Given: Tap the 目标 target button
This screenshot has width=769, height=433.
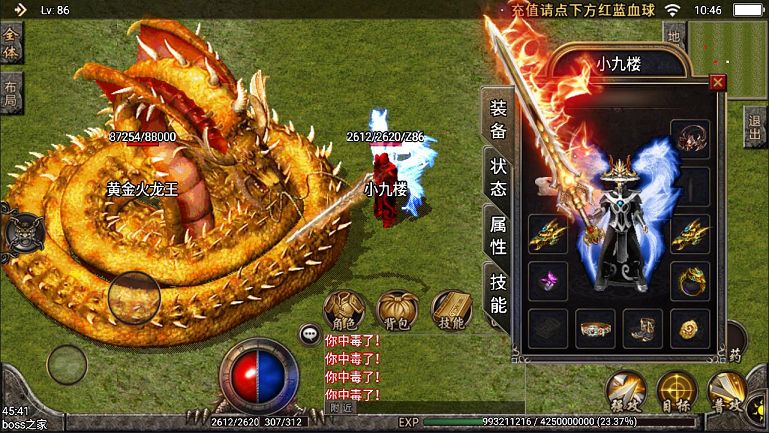Looking at the screenshot, I should (x=678, y=392).
